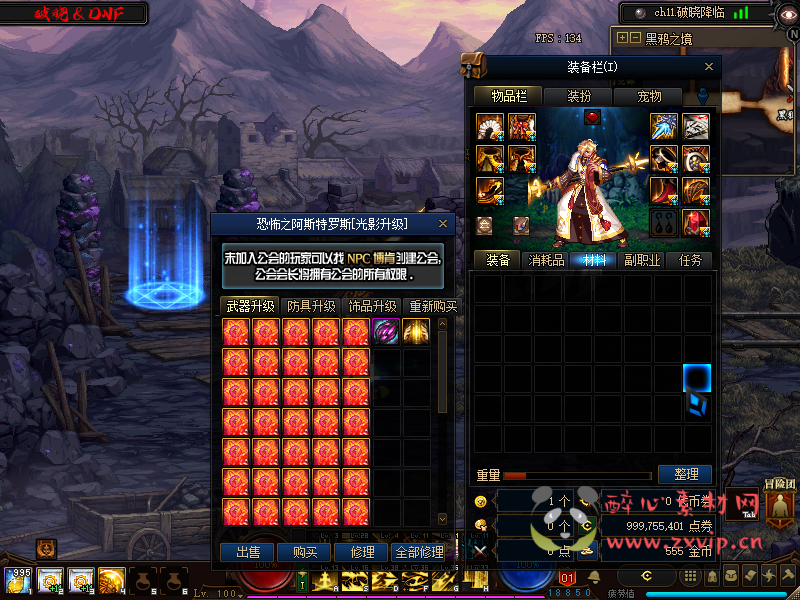Switch to the 武器升级 shop tab
Image resolution: width=800 pixels, height=600 pixels.
click(x=249, y=306)
